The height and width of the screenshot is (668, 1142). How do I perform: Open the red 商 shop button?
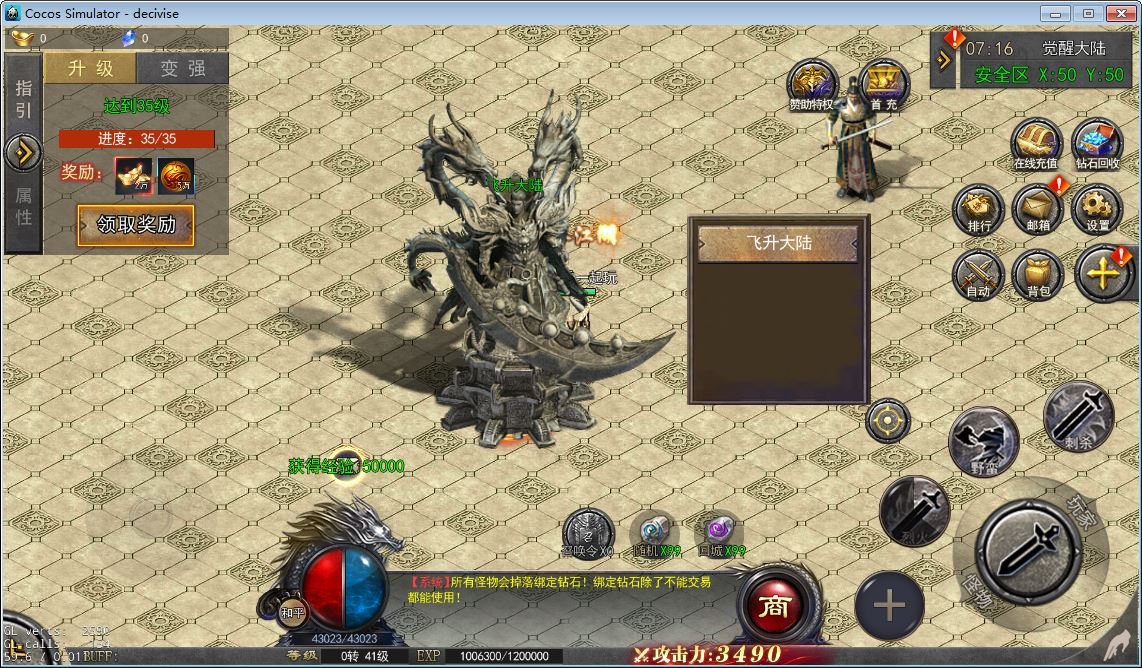772,607
